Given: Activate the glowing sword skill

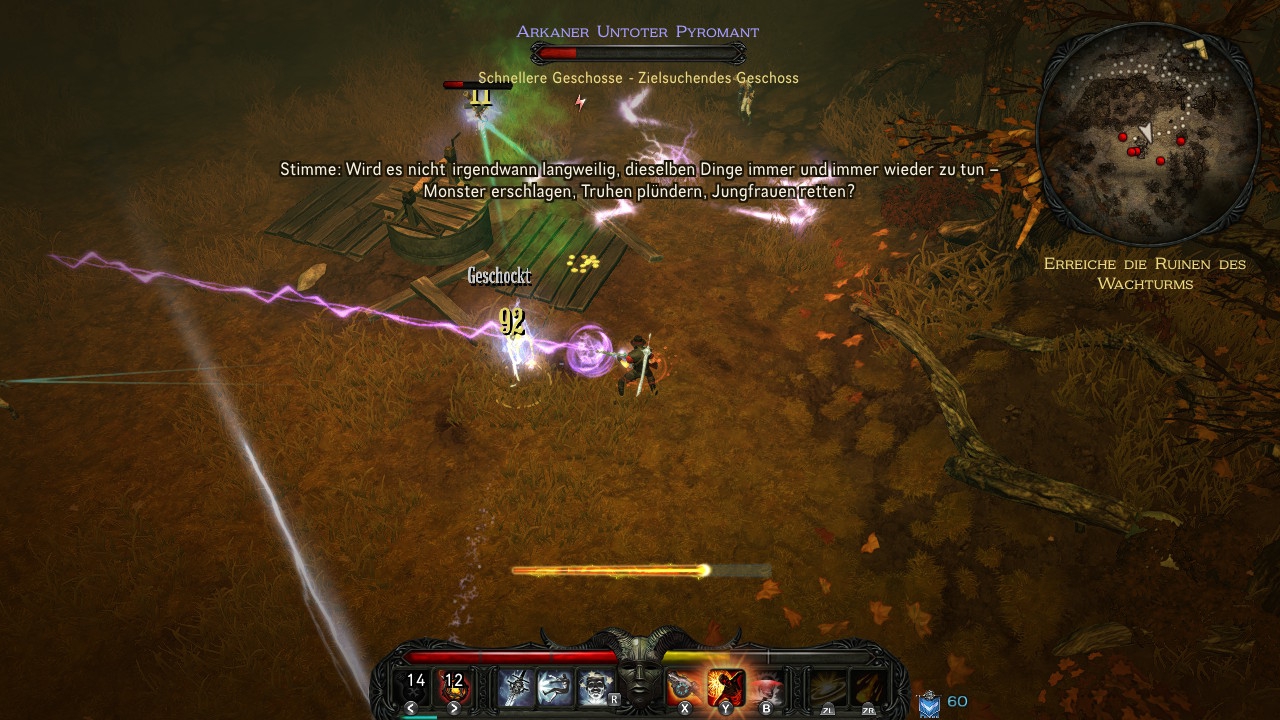Looking at the screenshot, I should pos(517,686).
